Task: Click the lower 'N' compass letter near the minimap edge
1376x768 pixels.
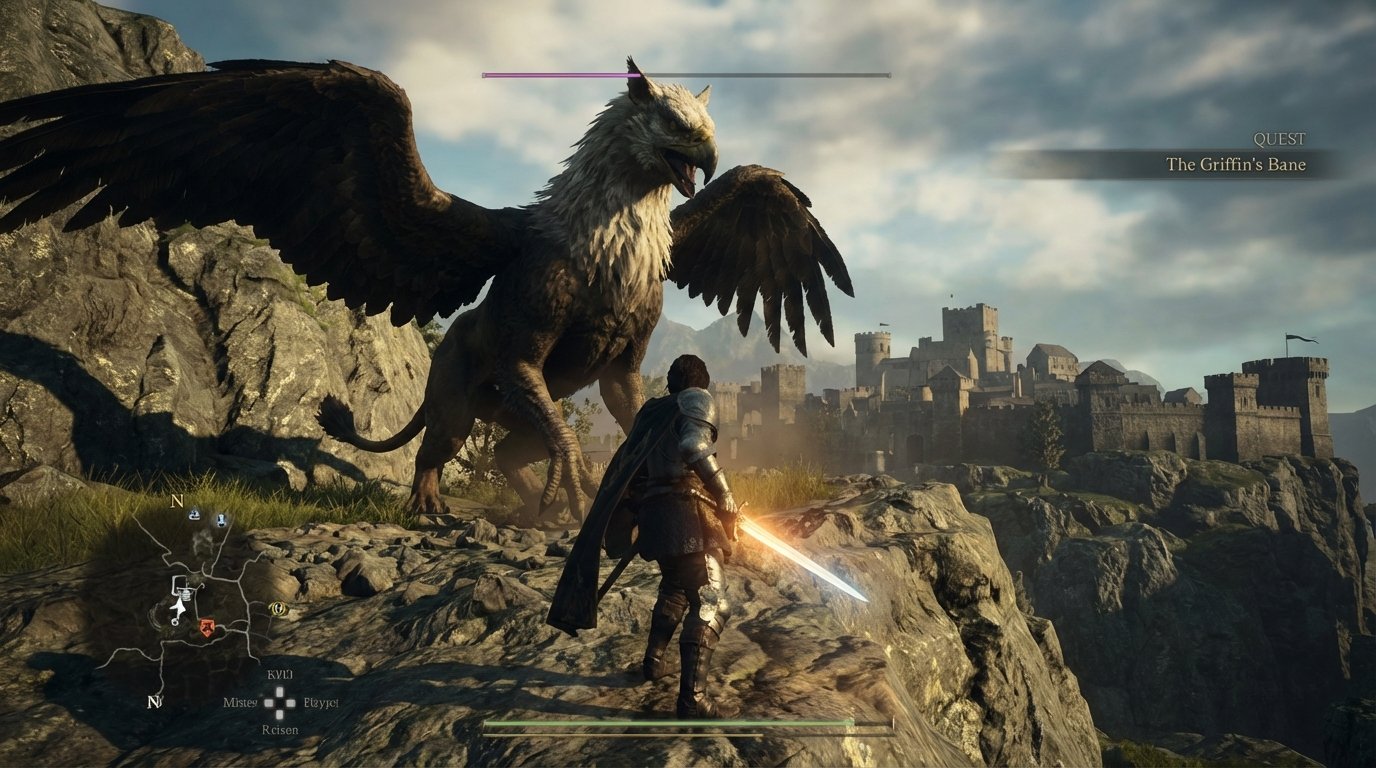Action: (153, 702)
